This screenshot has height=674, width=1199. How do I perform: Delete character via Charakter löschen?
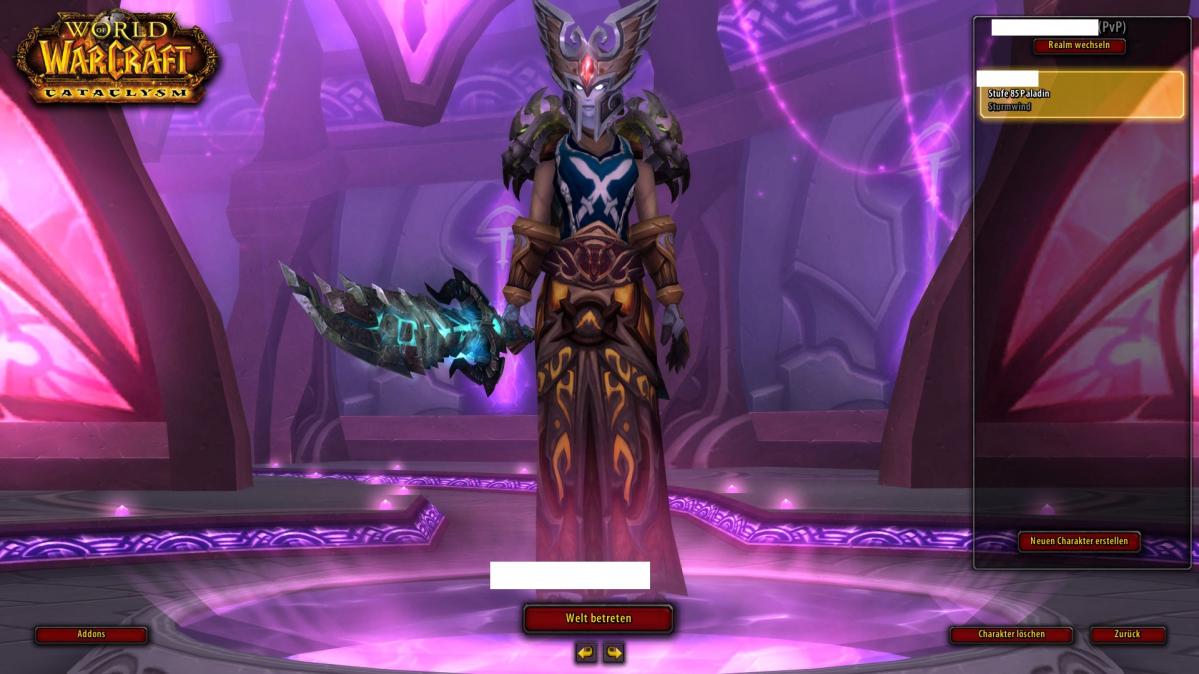tap(1011, 634)
